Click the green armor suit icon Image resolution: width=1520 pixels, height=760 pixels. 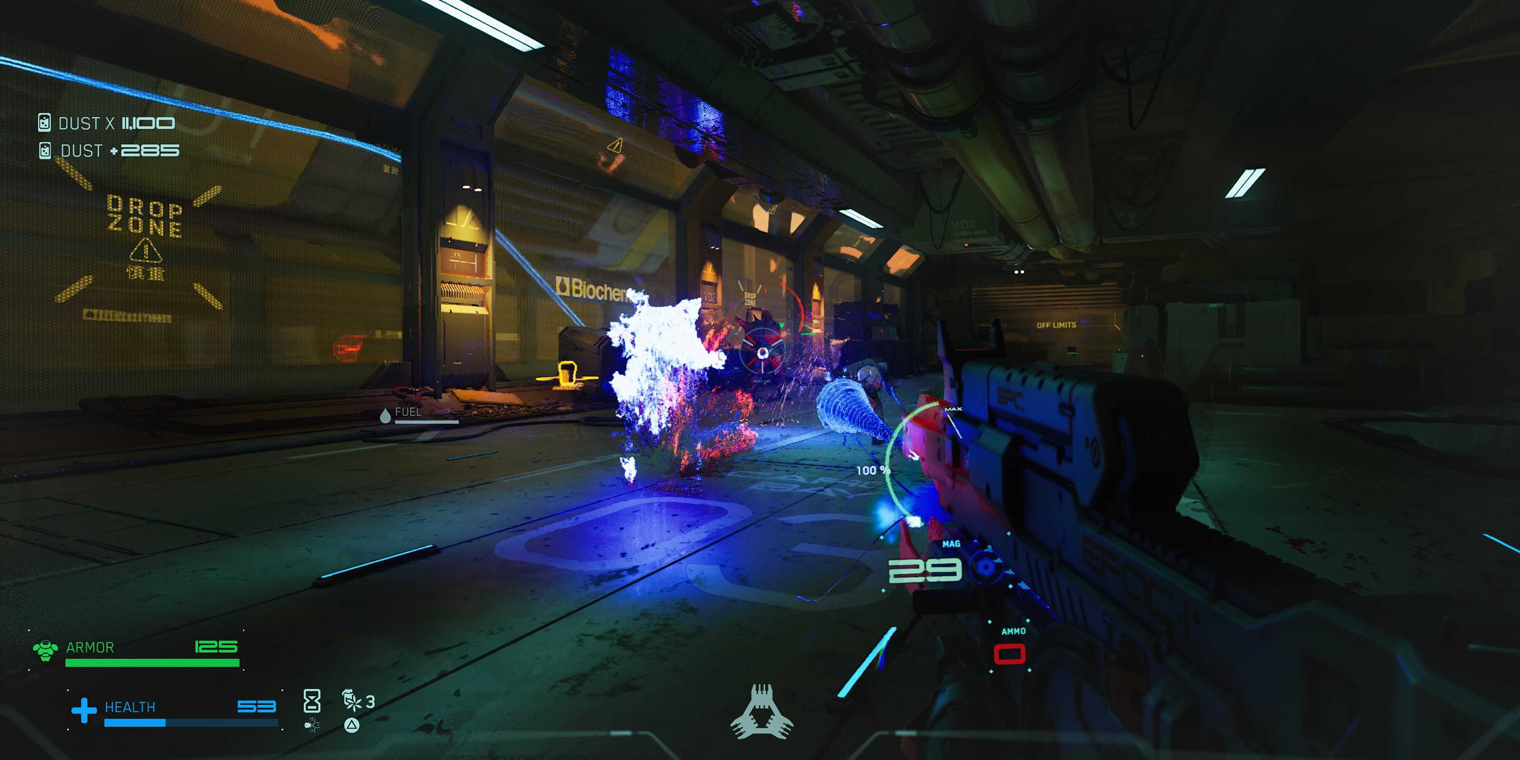pyautogui.click(x=45, y=651)
